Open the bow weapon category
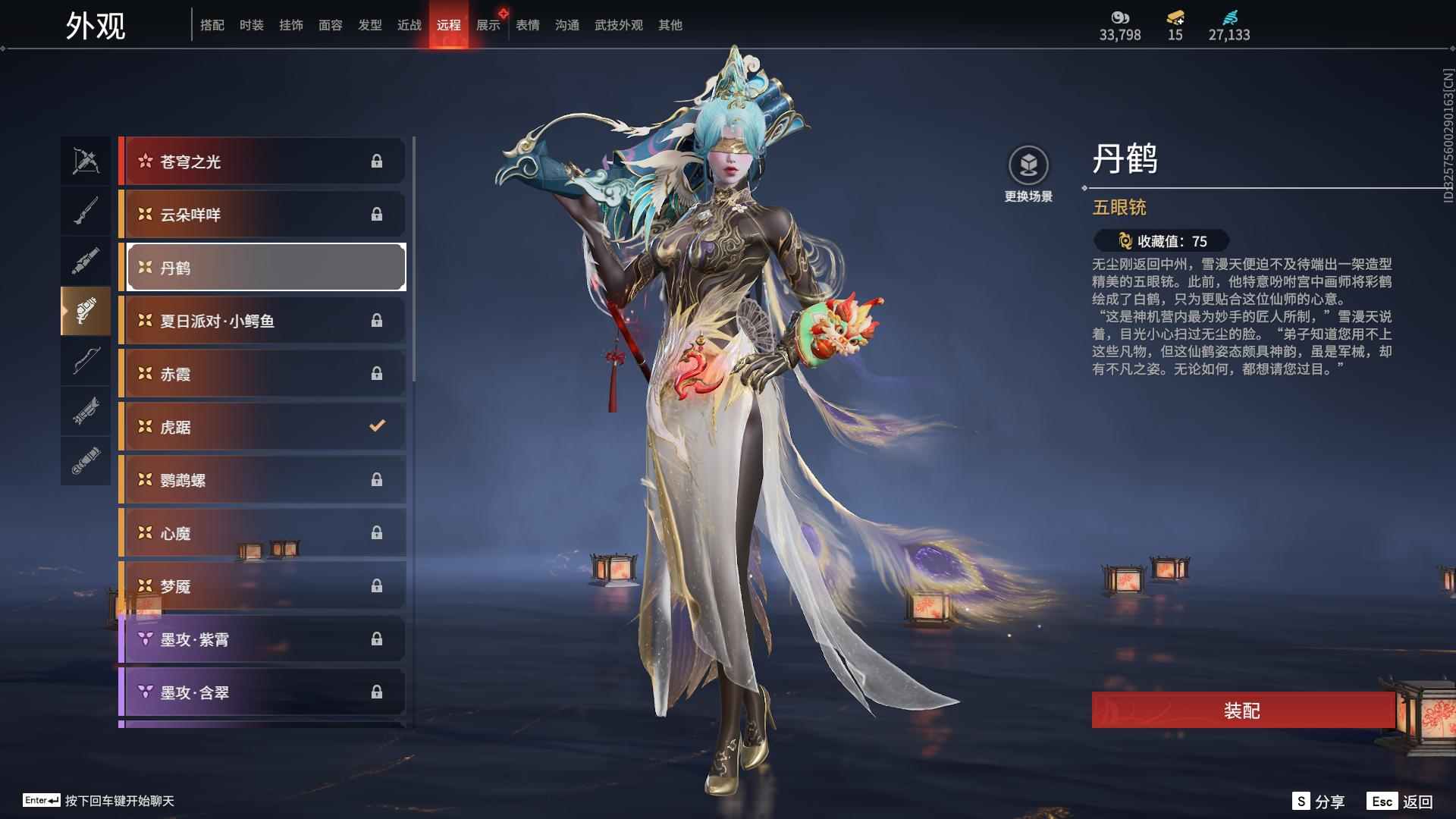 (x=86, y=361)
